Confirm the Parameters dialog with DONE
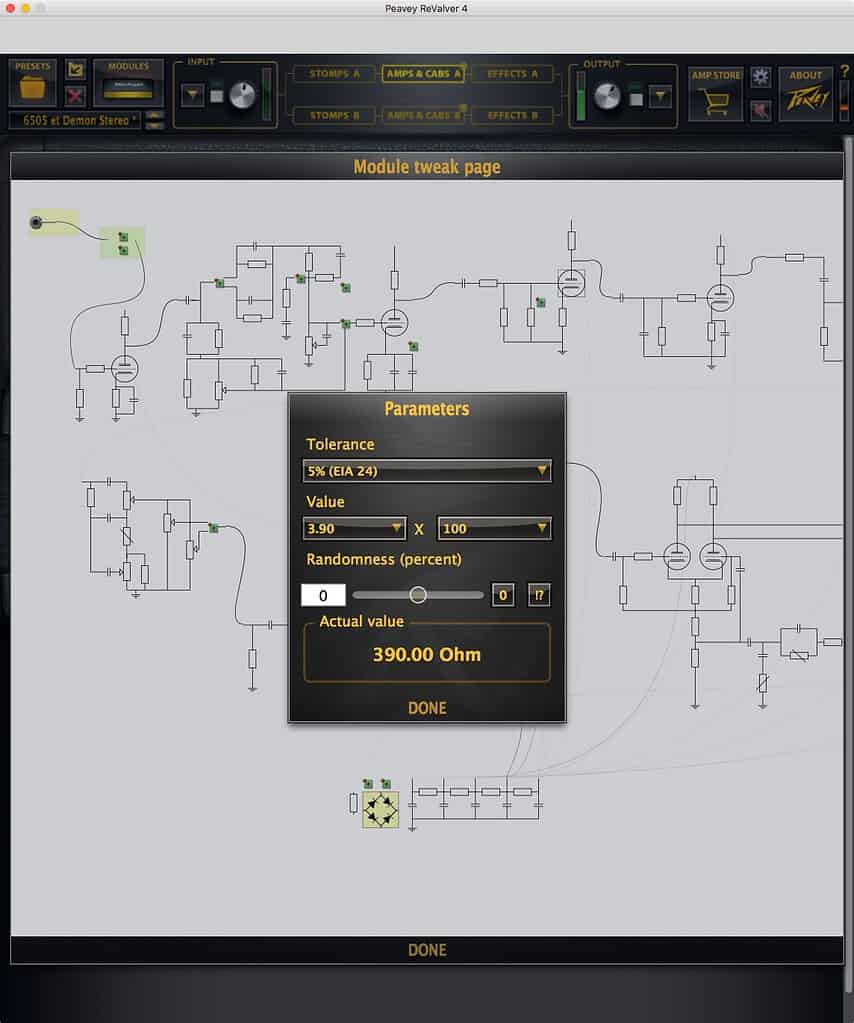This screenshot has width=854, height=1023. 427,708
